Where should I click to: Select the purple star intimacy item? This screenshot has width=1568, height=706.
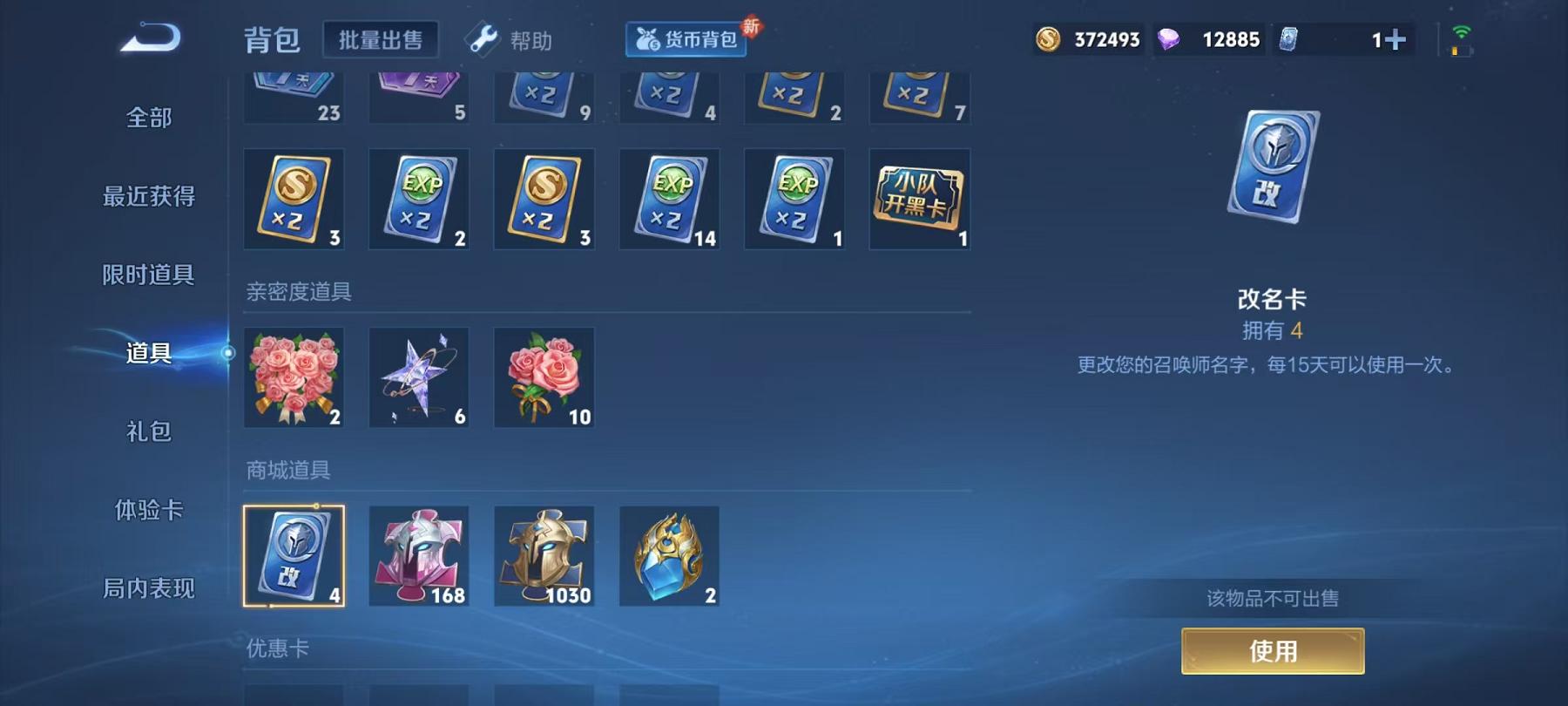(x=419, y=377)
